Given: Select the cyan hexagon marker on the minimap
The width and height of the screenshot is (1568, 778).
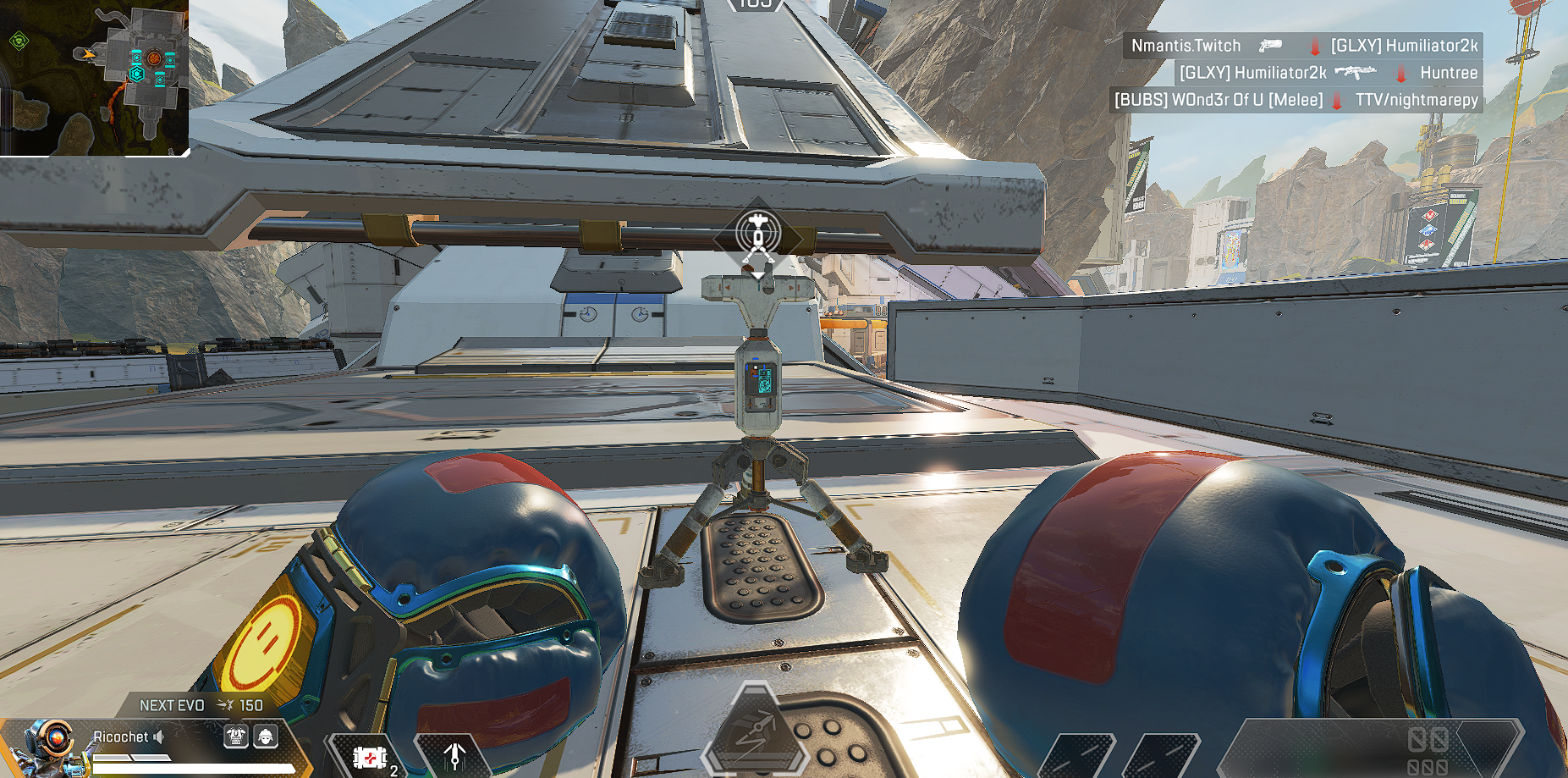Looking at the screenshot, I should (x=137, y=74).
